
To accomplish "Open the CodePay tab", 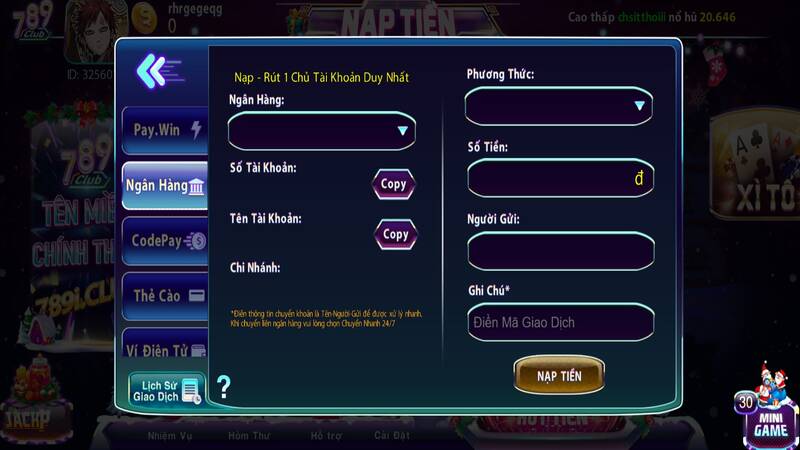I will click(x=165, y=240).
